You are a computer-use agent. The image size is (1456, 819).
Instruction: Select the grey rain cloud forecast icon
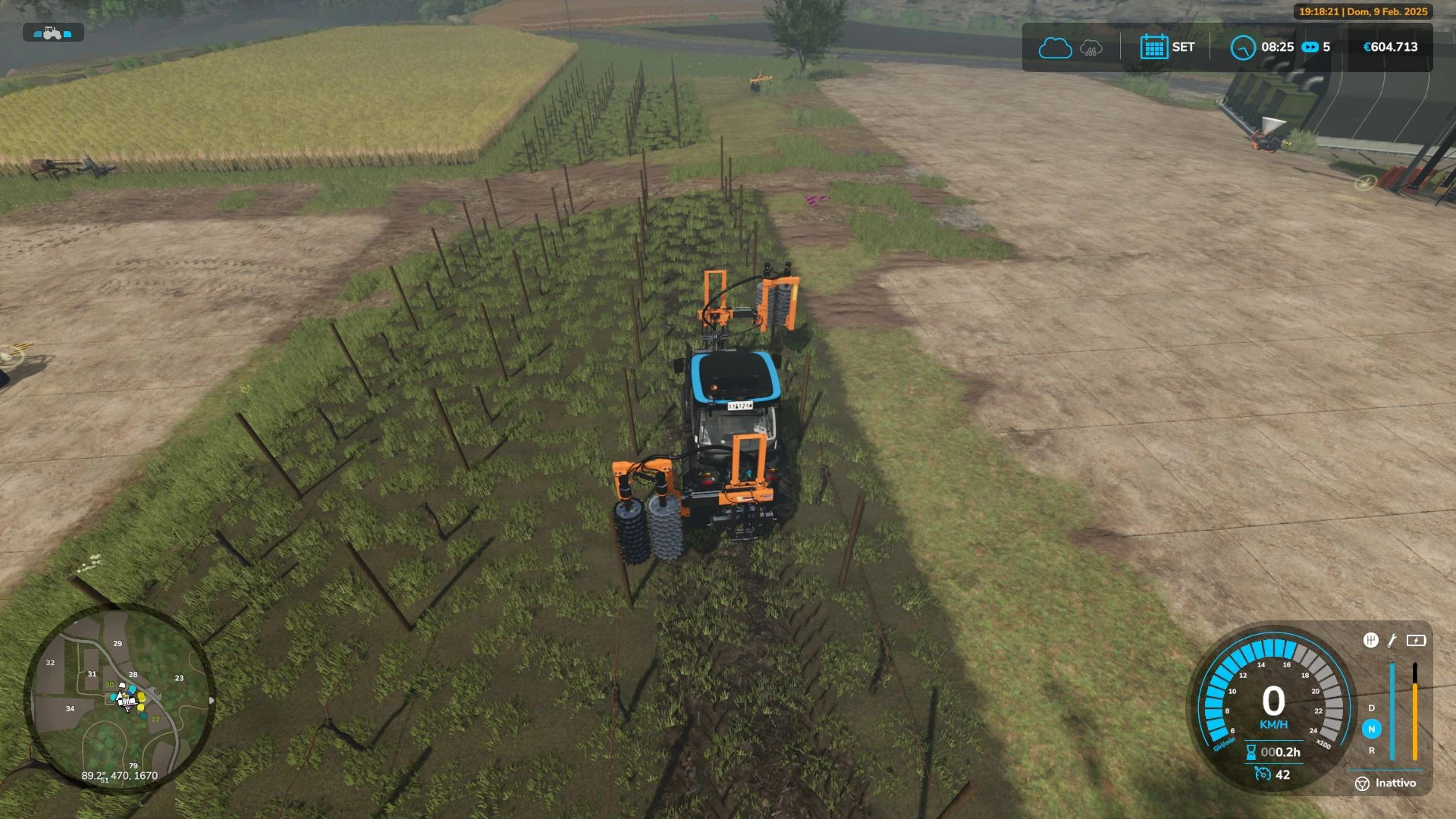click(1090, 48)
